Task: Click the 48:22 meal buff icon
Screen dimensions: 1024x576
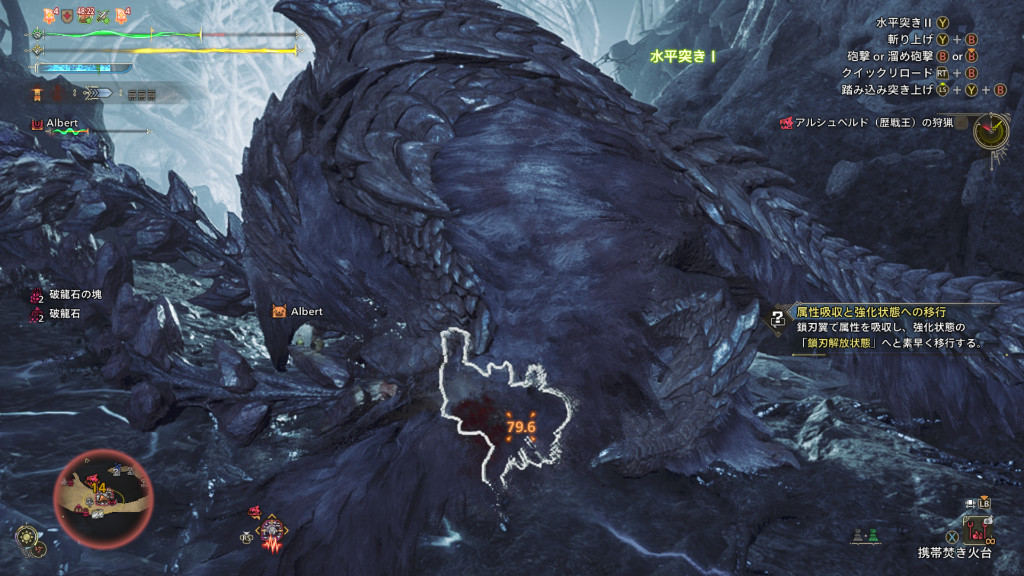Action: tap(85, 15)
